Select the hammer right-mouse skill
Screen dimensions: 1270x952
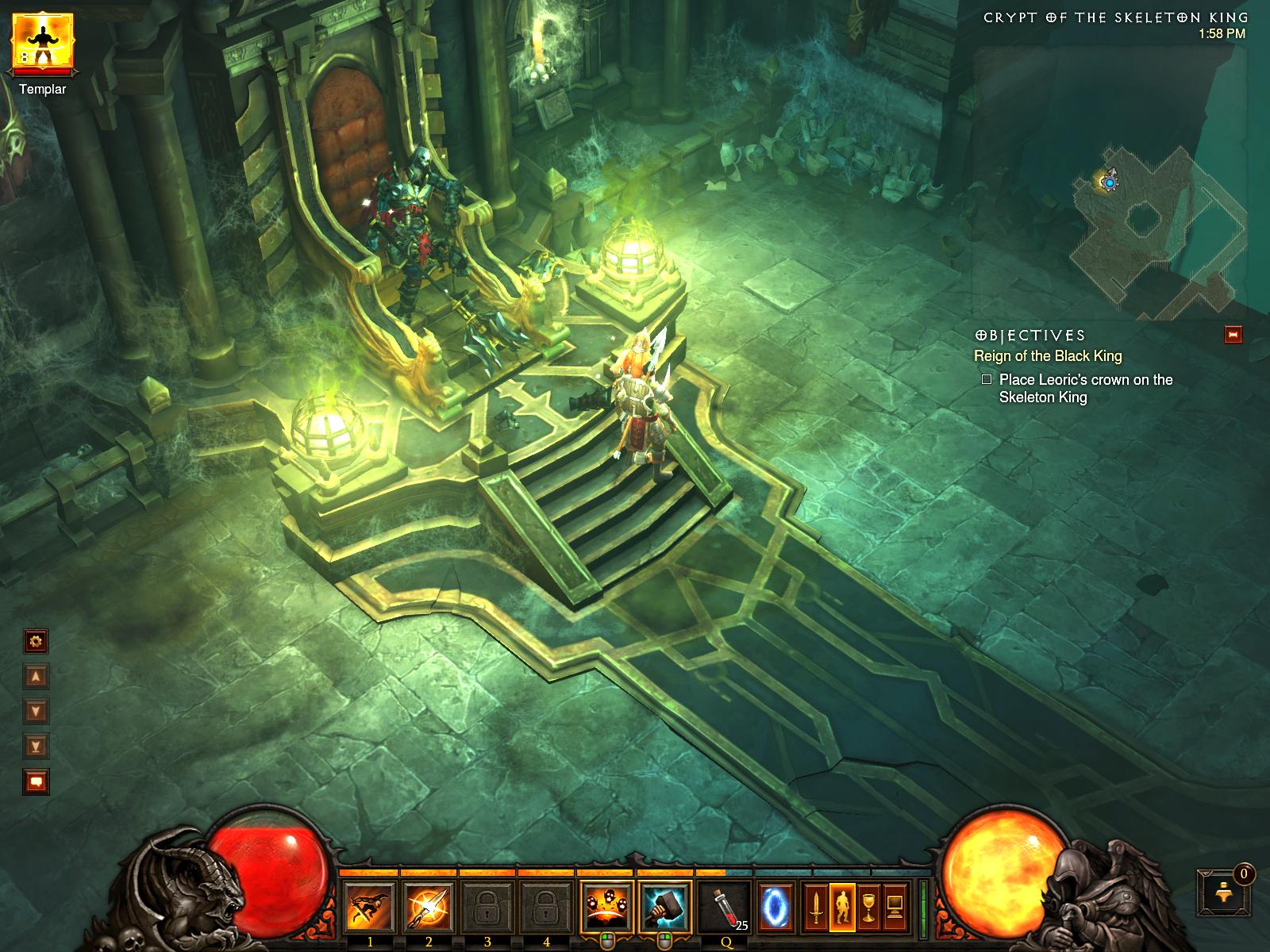coord(664,907)
